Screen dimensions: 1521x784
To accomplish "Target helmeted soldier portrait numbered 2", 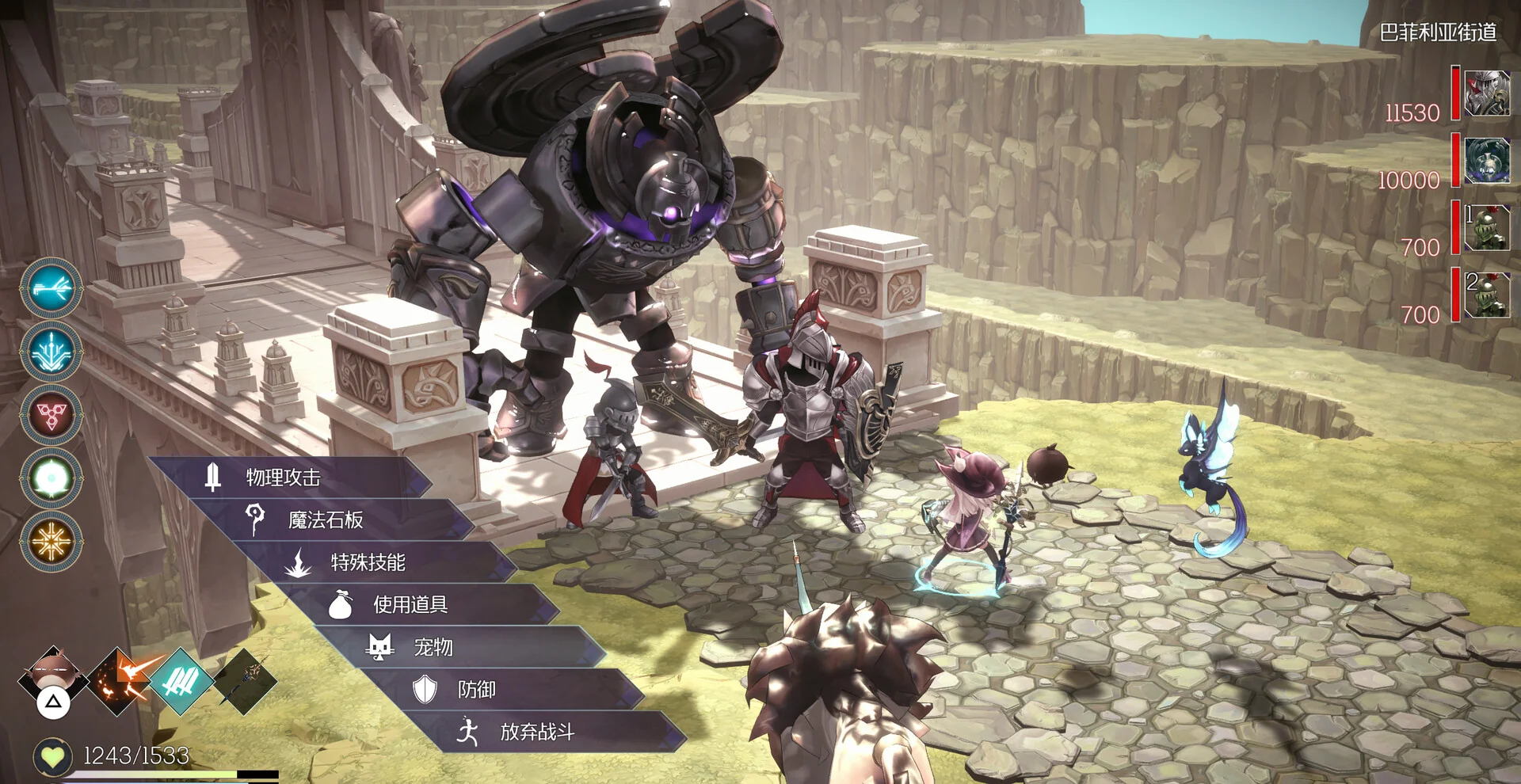I will click(1486, 295).
